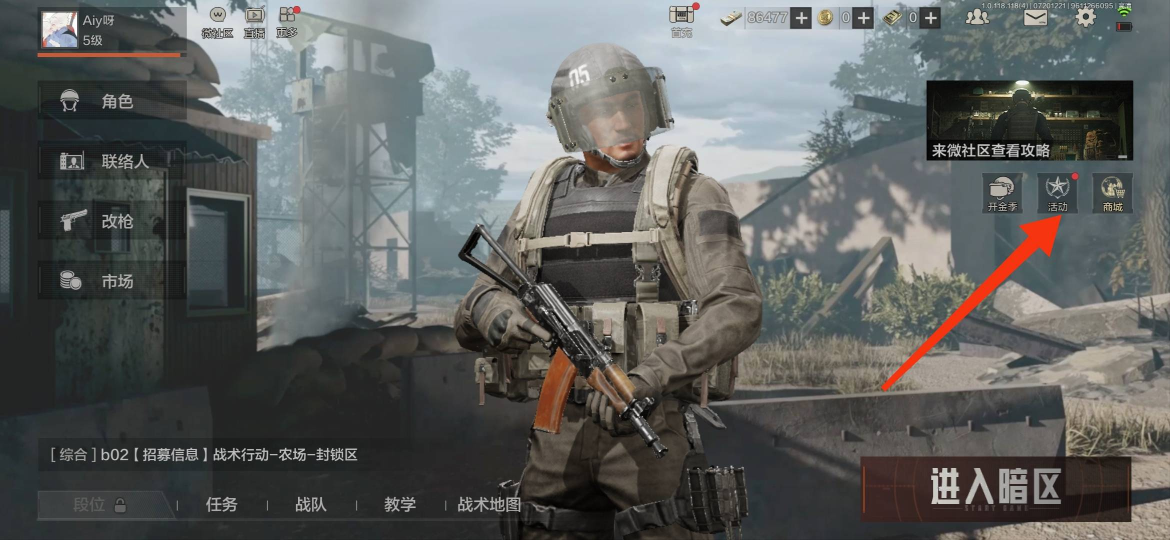Open the mail envelope icon
The height and width of the screenshot is (540, 1170).
[1034, 17]
